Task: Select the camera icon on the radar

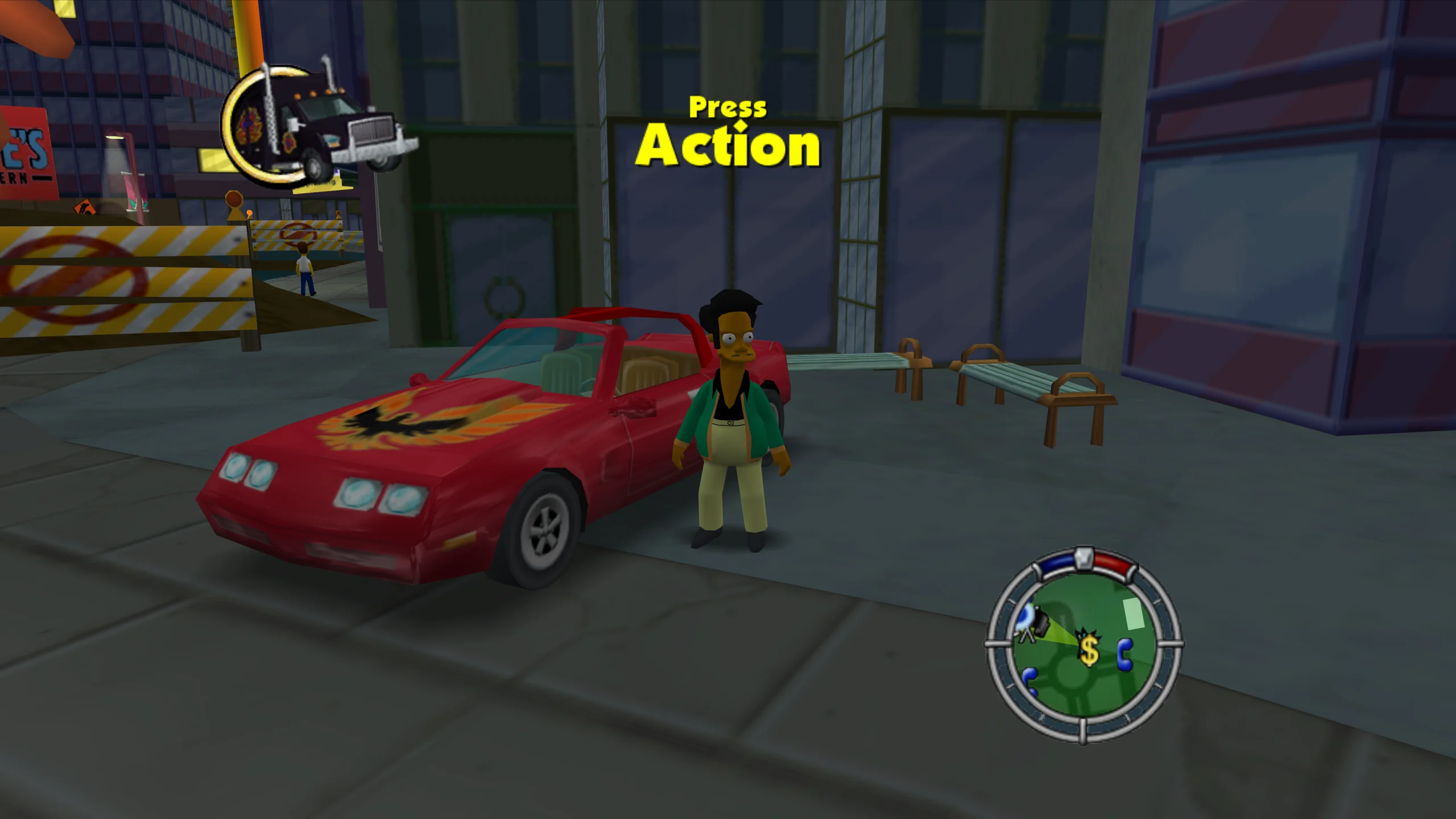Action: click(x=1040, y=623)
